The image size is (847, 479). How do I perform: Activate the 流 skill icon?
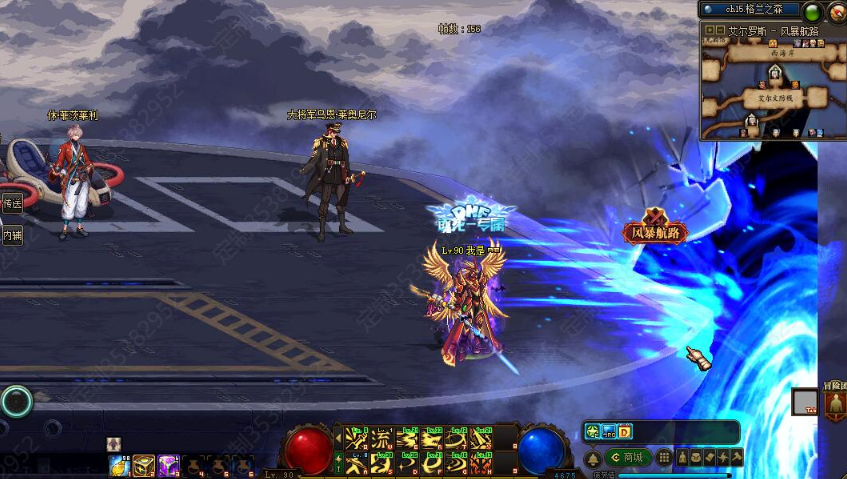tap(382, 438)
